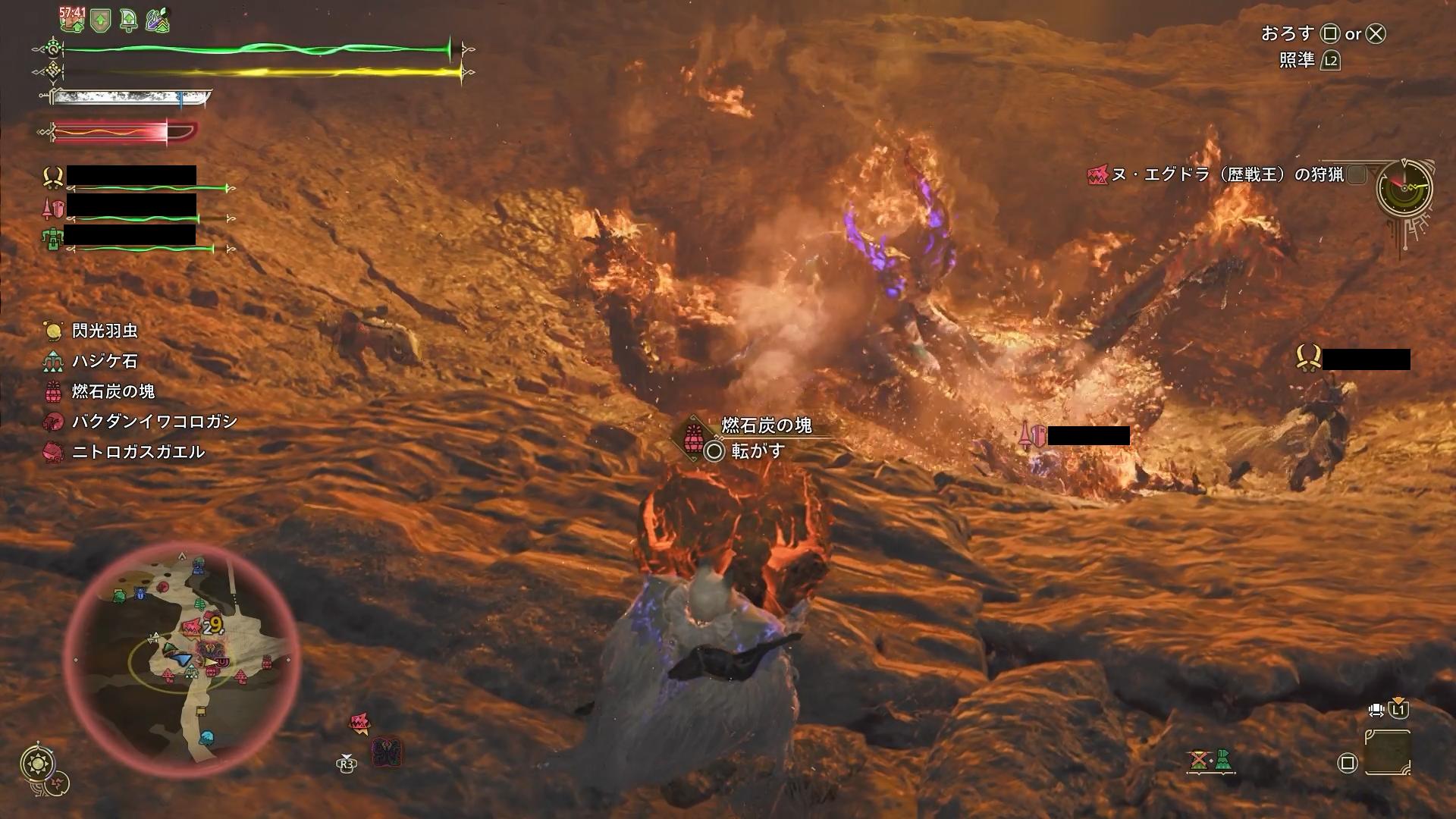Click the 燃石炭の塊 interaction label
The width and height of the screenshot is (1456, 819).
tap(766, 425)
